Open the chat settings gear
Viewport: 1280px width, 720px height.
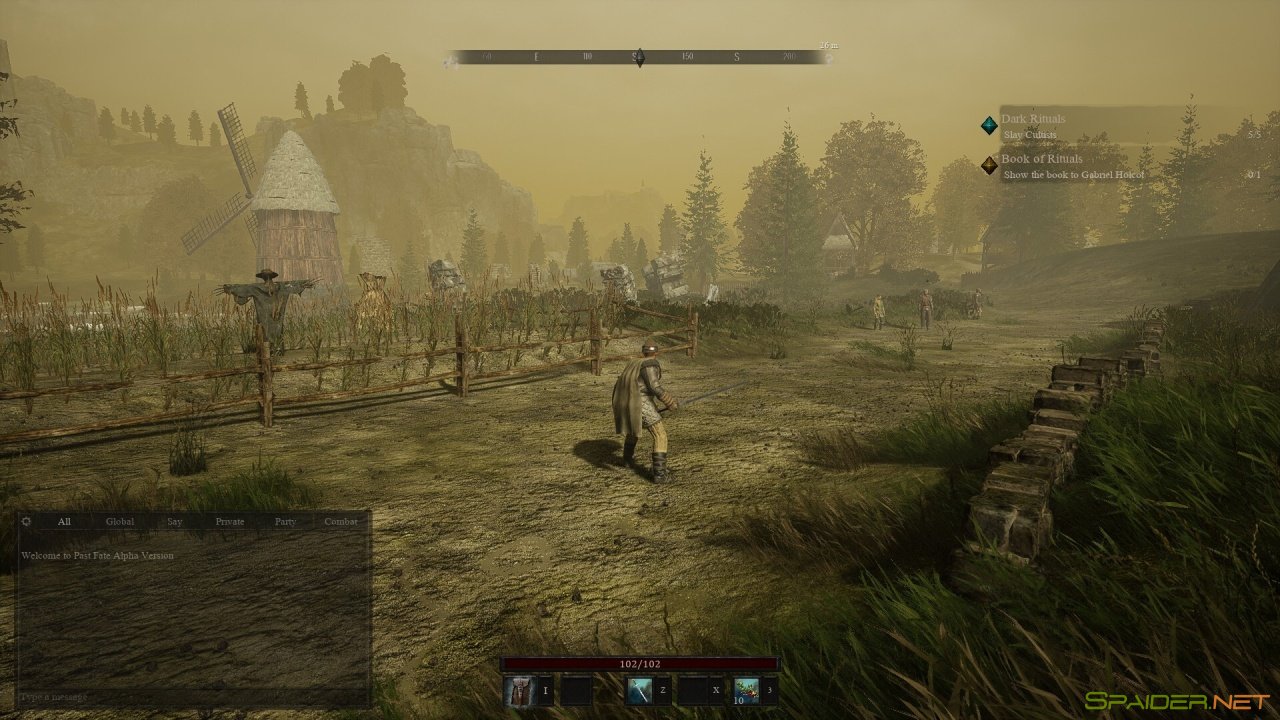pos(26,521)
